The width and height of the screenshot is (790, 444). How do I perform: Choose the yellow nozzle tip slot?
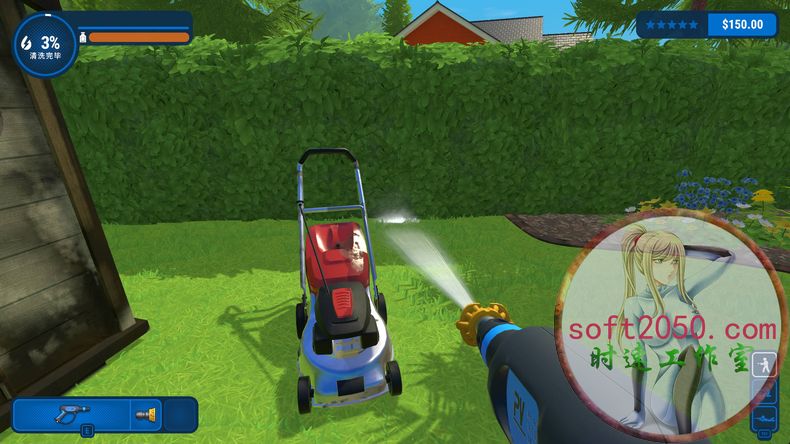pos(145,412)
